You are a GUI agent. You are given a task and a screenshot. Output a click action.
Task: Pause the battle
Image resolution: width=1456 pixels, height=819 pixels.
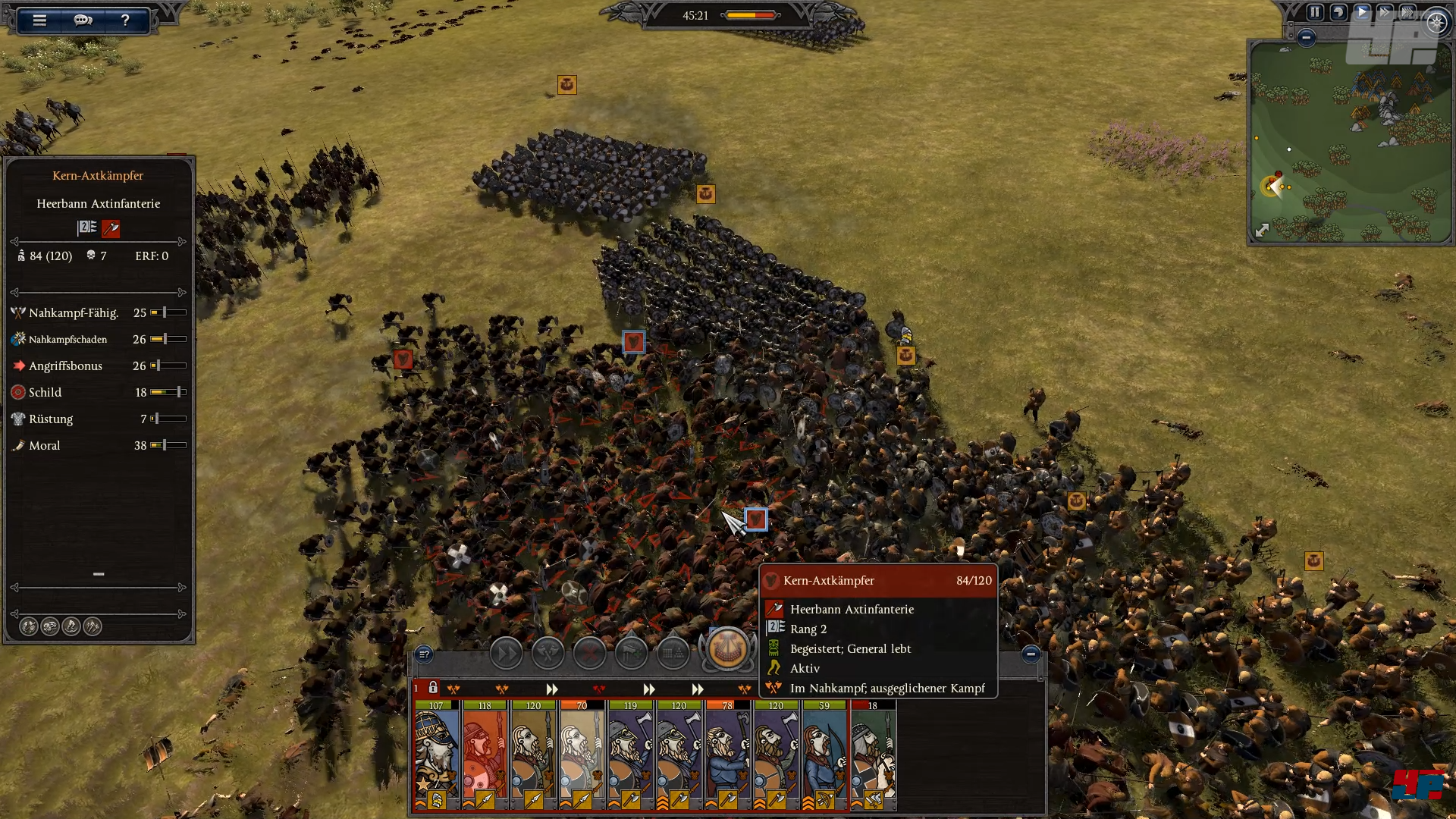(1315, 12)
